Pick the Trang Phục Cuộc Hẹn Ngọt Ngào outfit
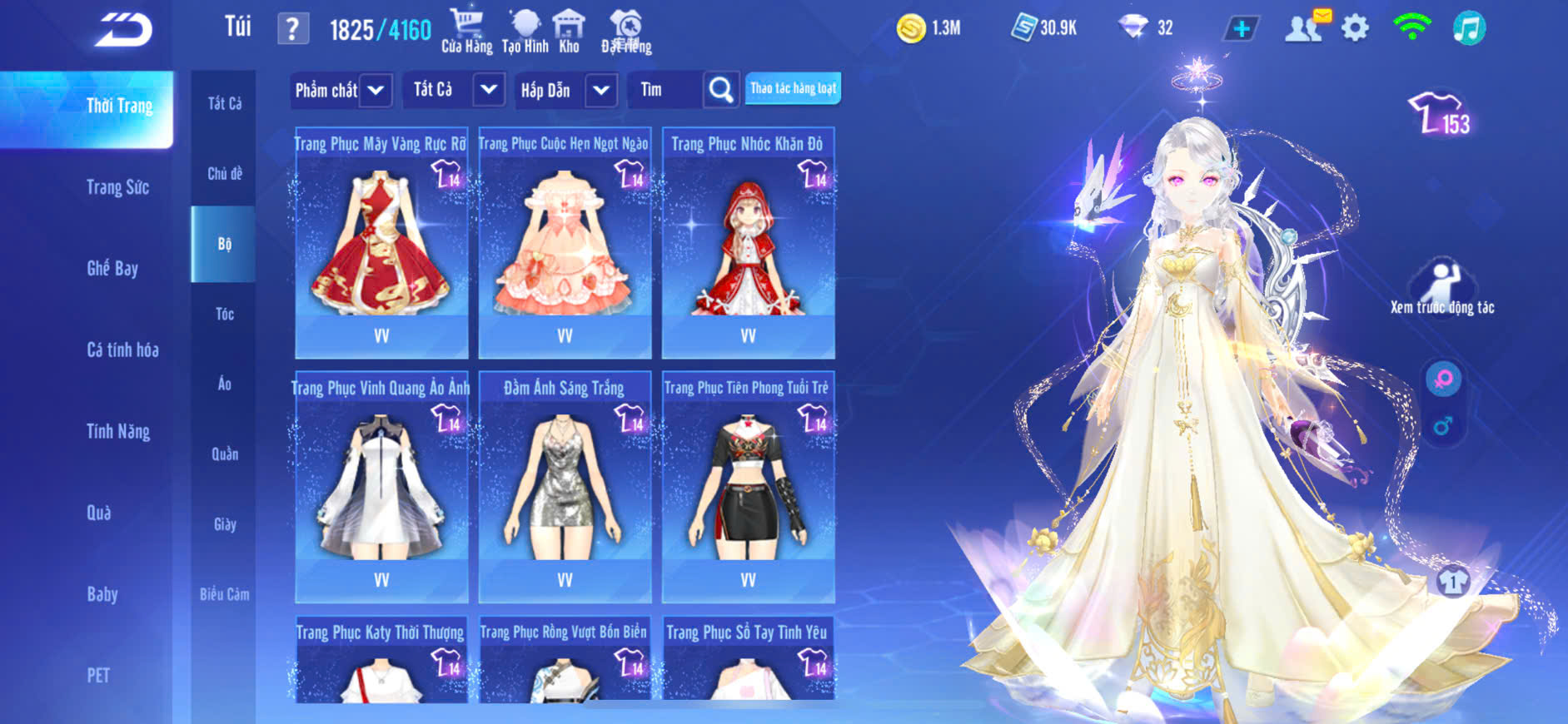Viewport: 1568px width, 724px height. (565, 243)
